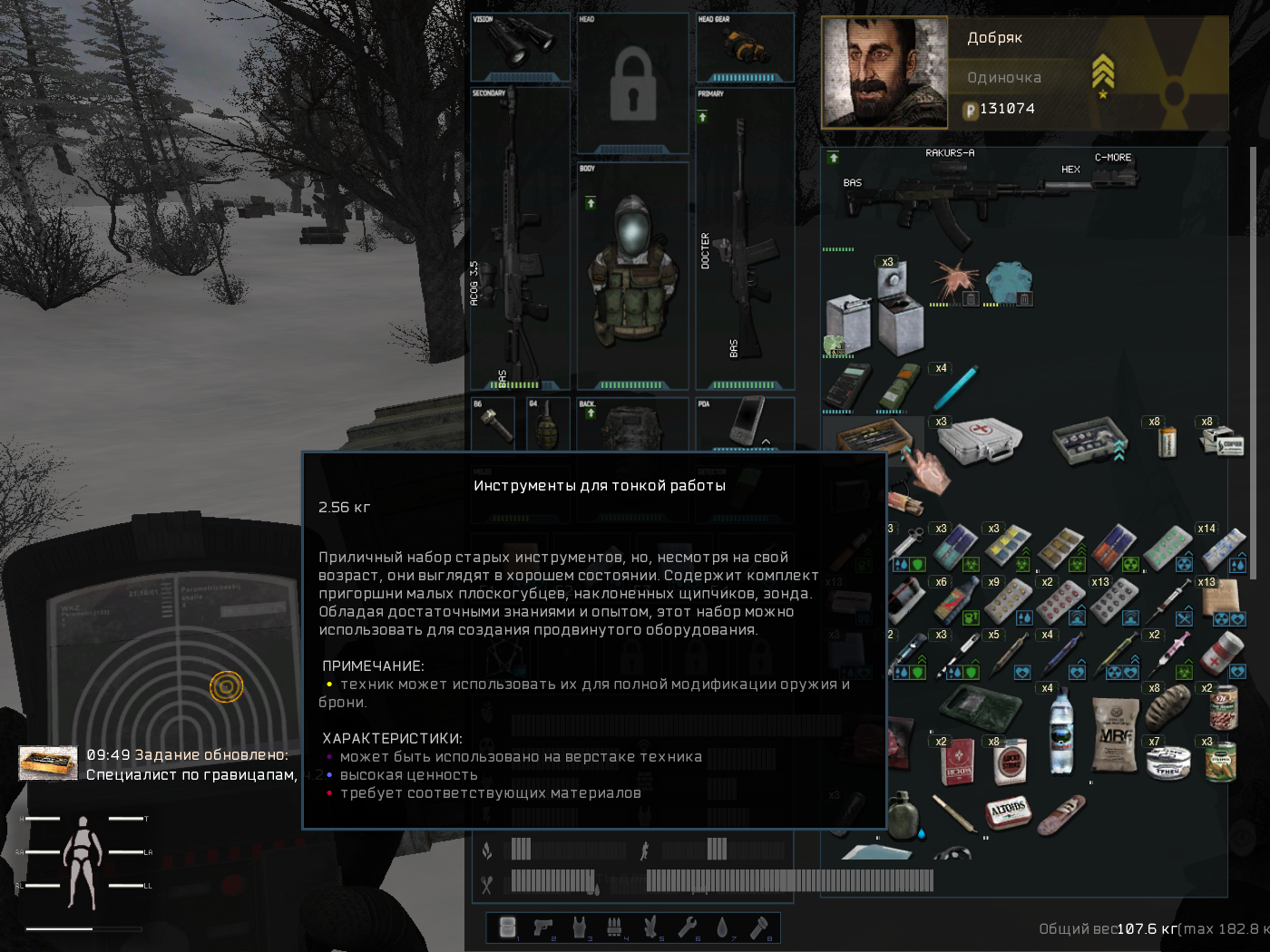This screenshot has height=952, width=1270.
Task: Select the fine work tools kit
Action: pos(872,438)
